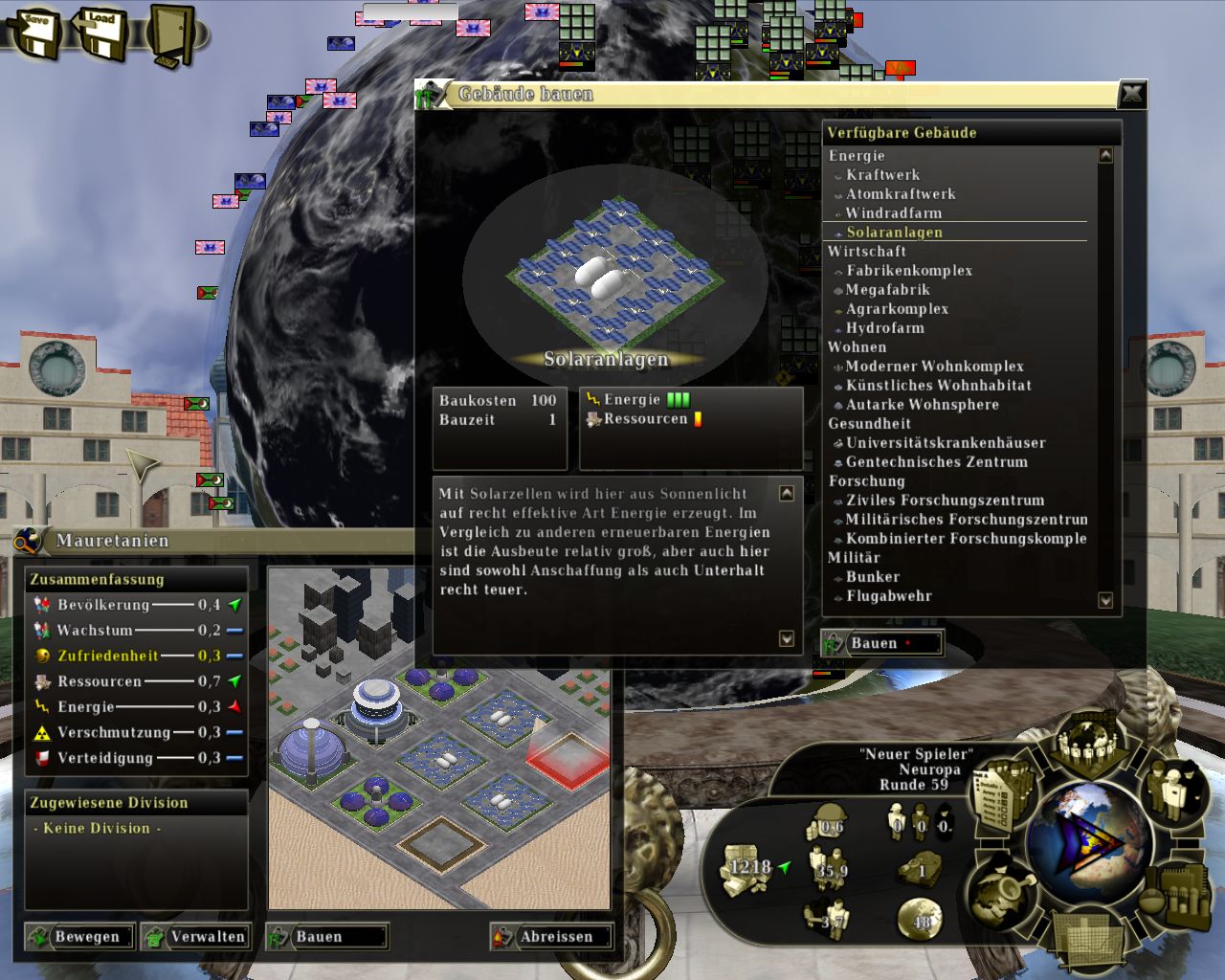Click the Abreissen demolish button

click(553, 937)
